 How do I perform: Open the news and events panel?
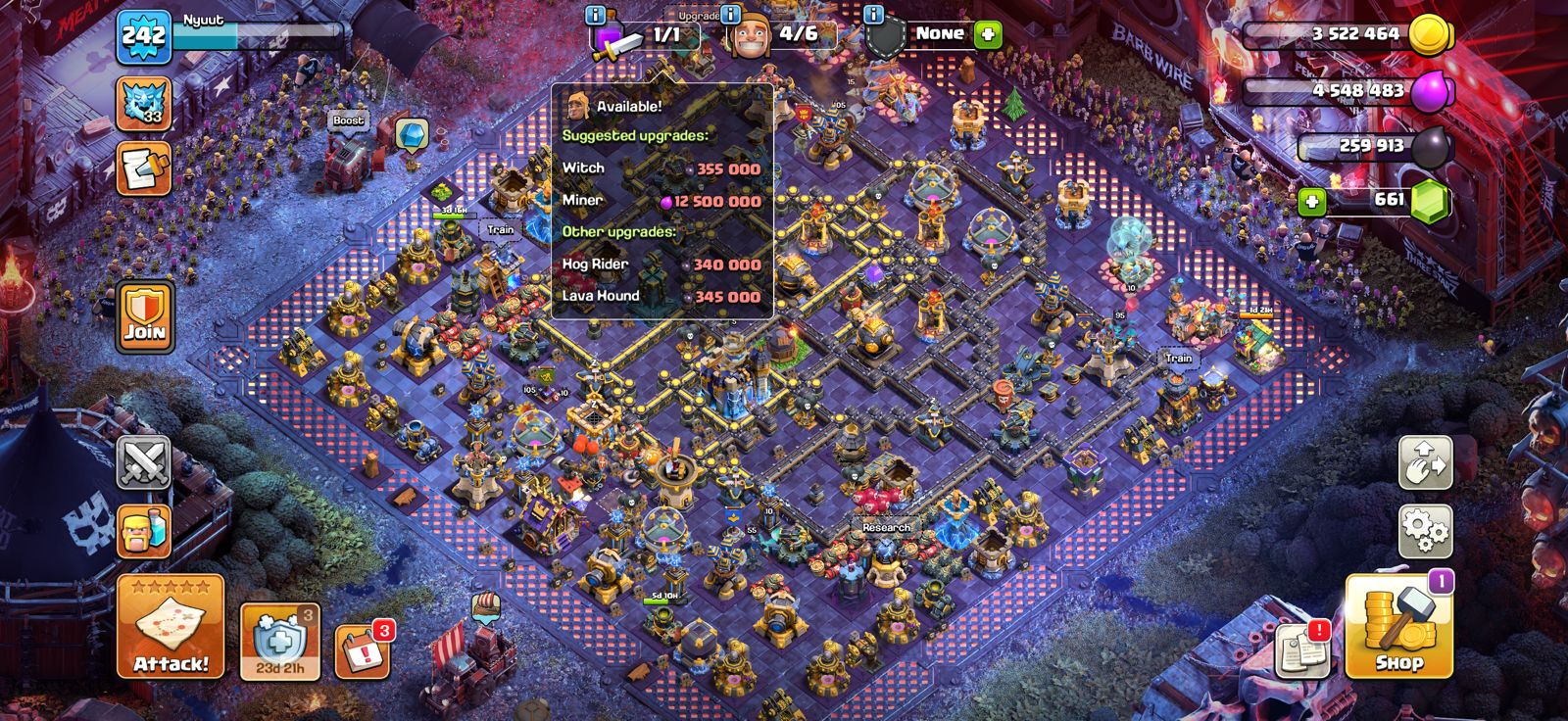[142, 167]
